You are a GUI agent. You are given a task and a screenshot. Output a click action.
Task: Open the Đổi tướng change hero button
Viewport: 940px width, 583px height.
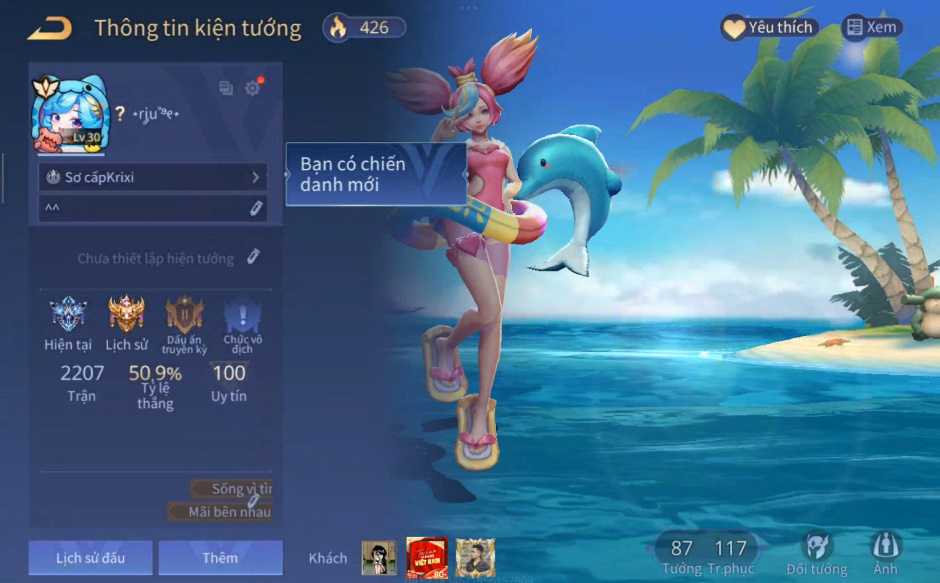tap(817, 553)
